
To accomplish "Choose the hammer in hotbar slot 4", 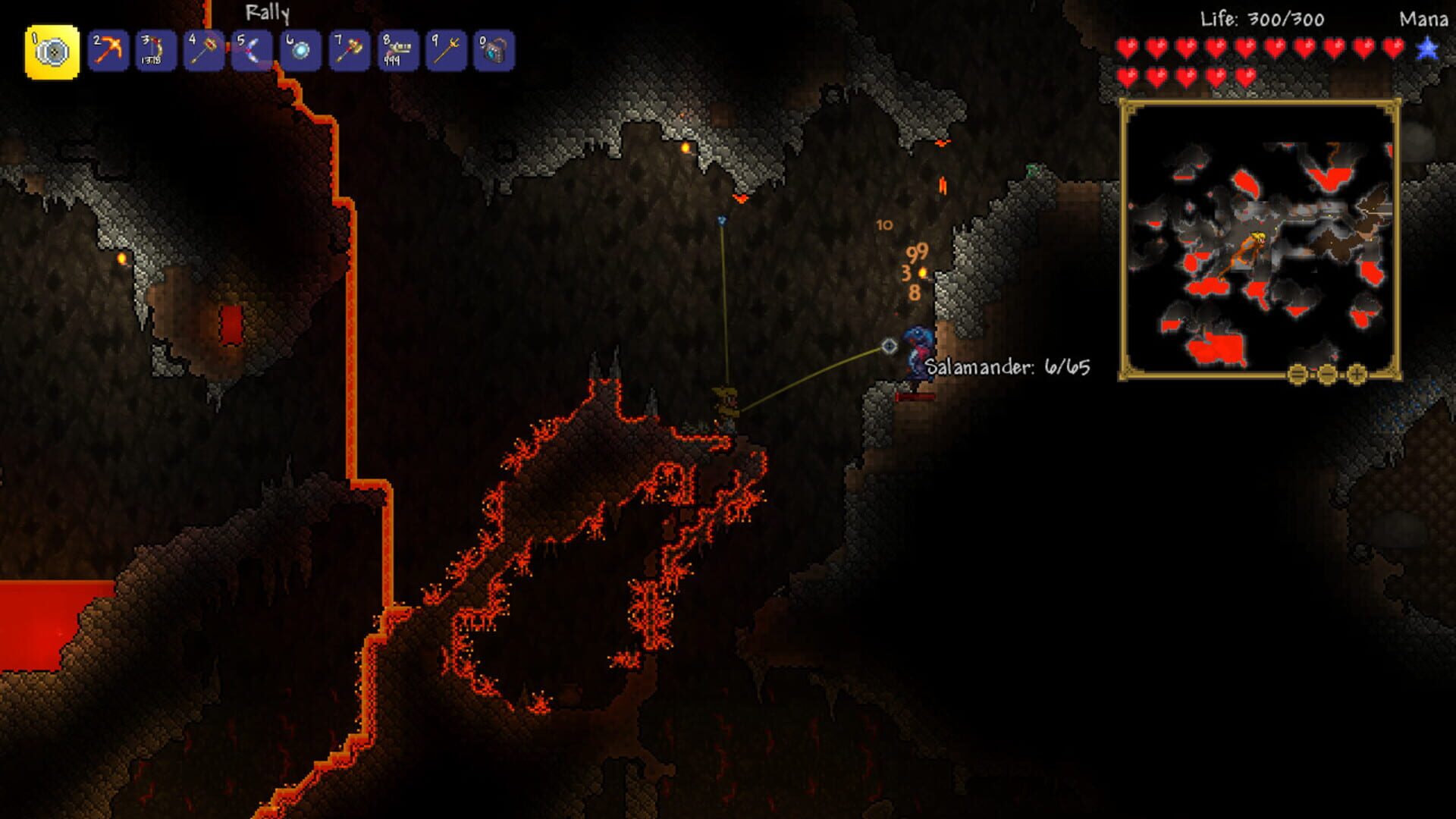I will pos(202,52).
